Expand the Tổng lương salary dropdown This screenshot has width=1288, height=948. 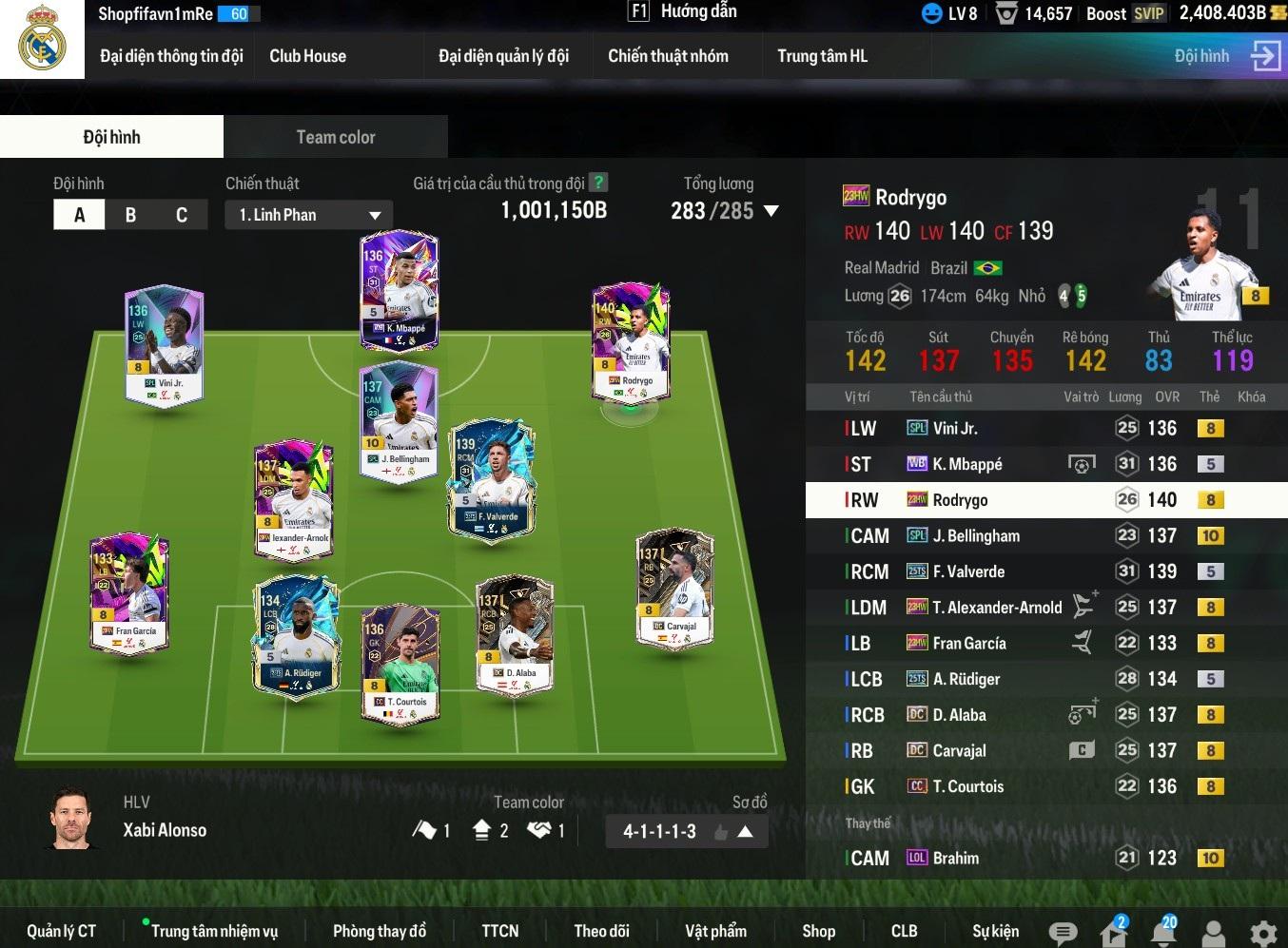pyautogui.click(x=771, y=211)
